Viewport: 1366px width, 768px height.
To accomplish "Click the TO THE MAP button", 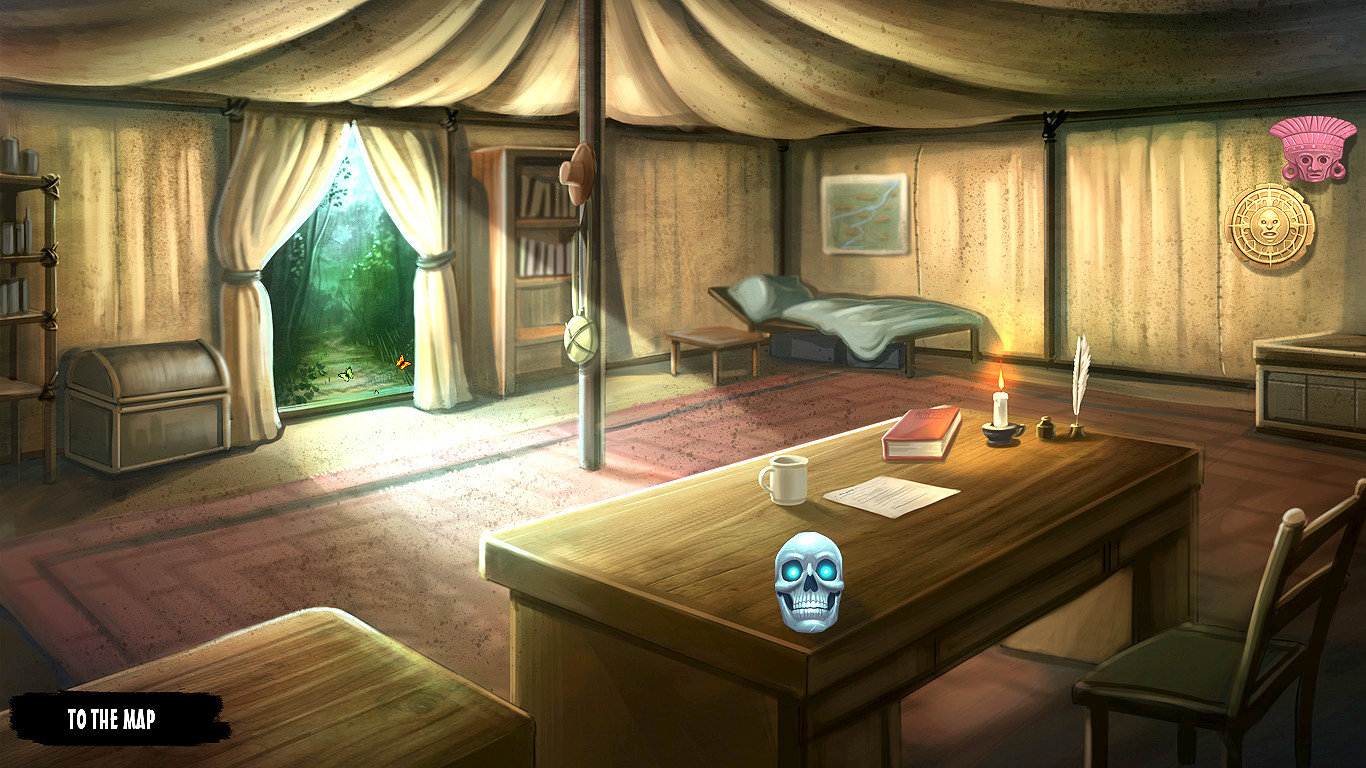I will (112, 719).
